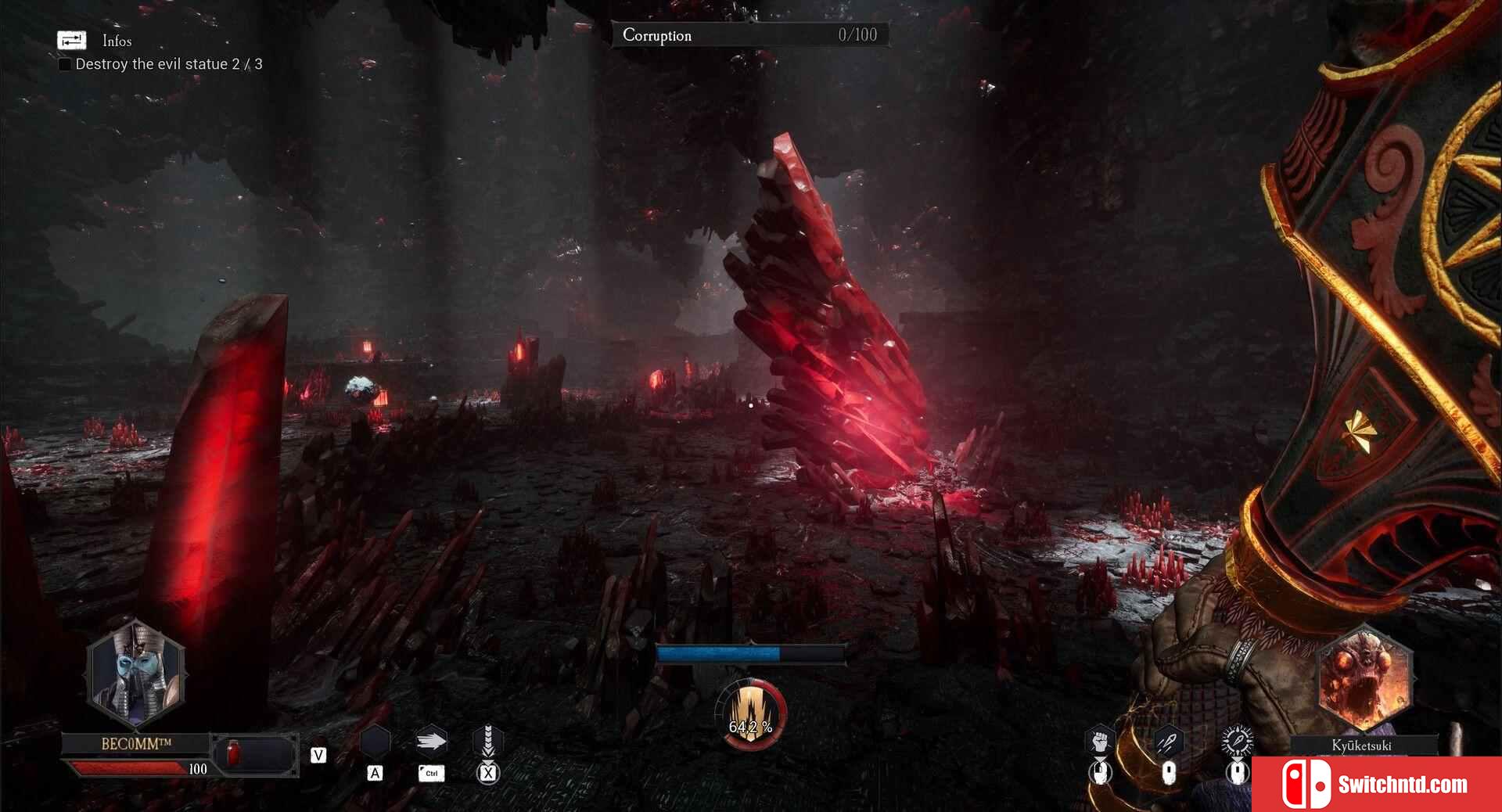The image size is (1502, 812).
Task: Activate the radiant dagger special ability
Action: (1237, 740)
